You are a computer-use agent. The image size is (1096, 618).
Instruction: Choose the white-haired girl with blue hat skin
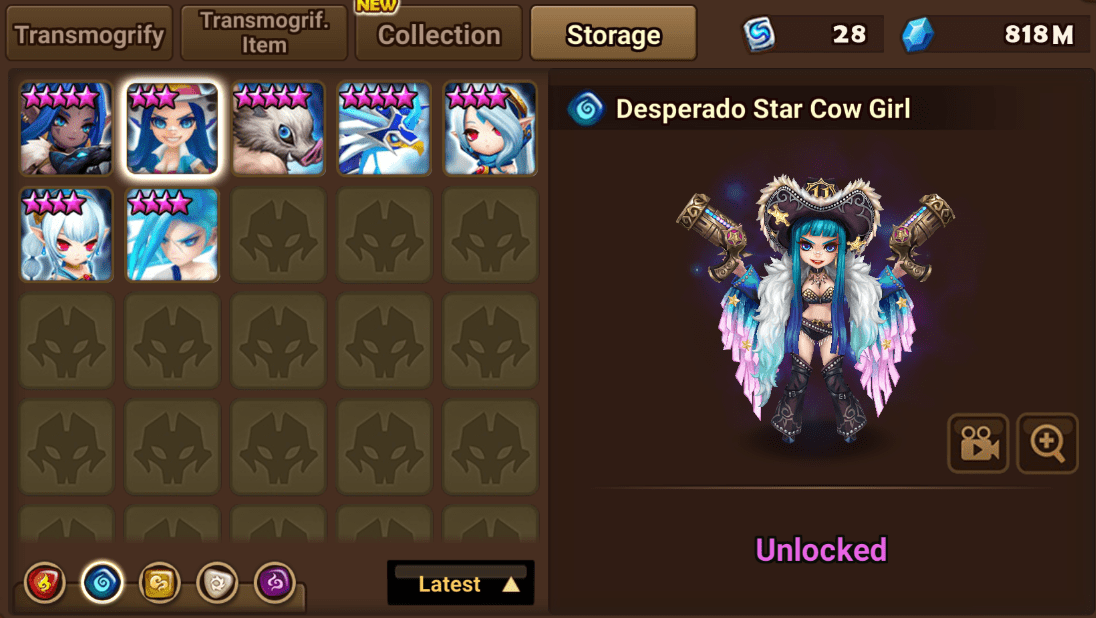coord(490,130)
